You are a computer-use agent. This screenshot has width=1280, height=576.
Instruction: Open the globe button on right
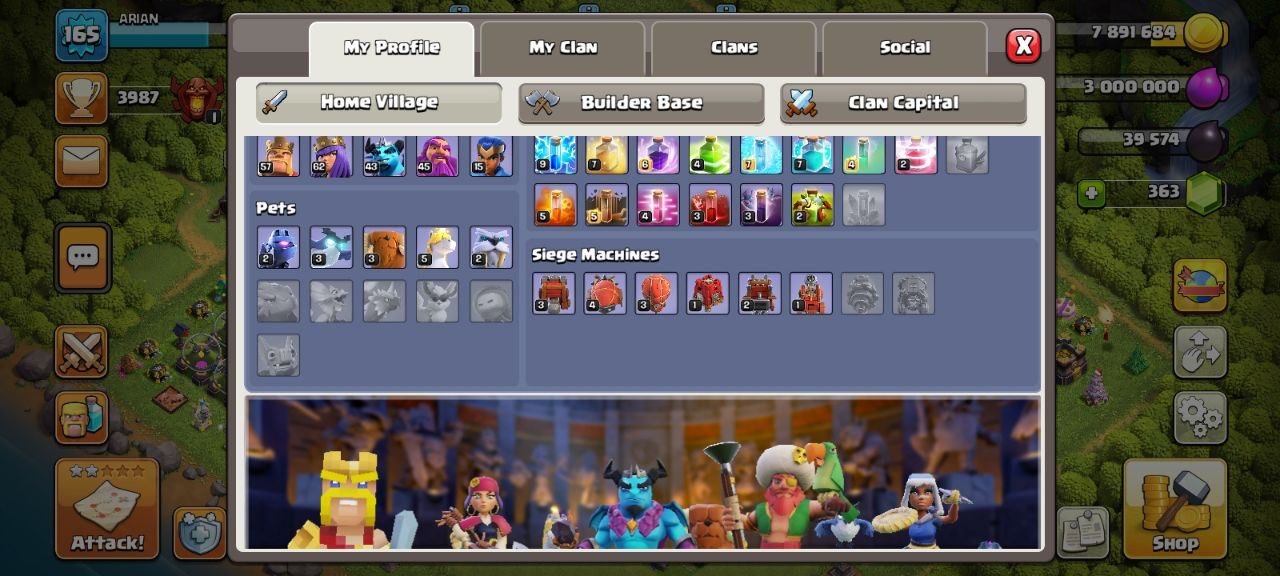point(1199,286)
